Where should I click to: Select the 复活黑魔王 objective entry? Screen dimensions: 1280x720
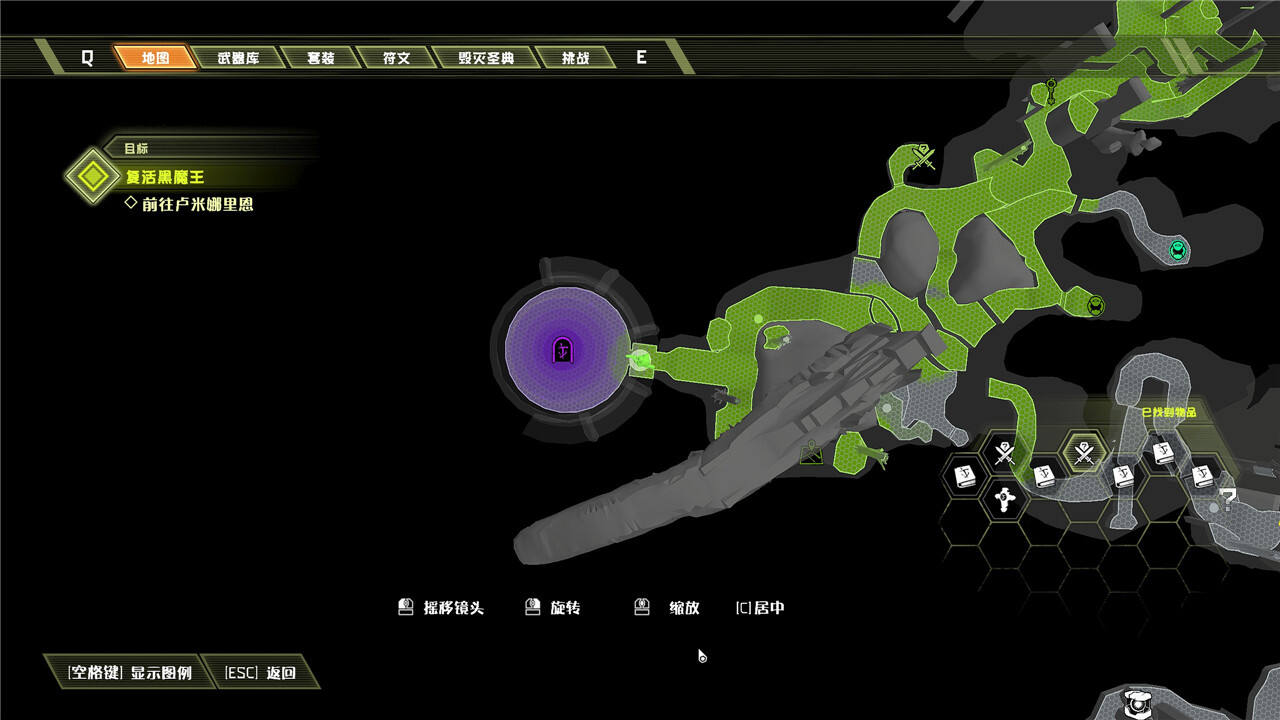[164, 177]
